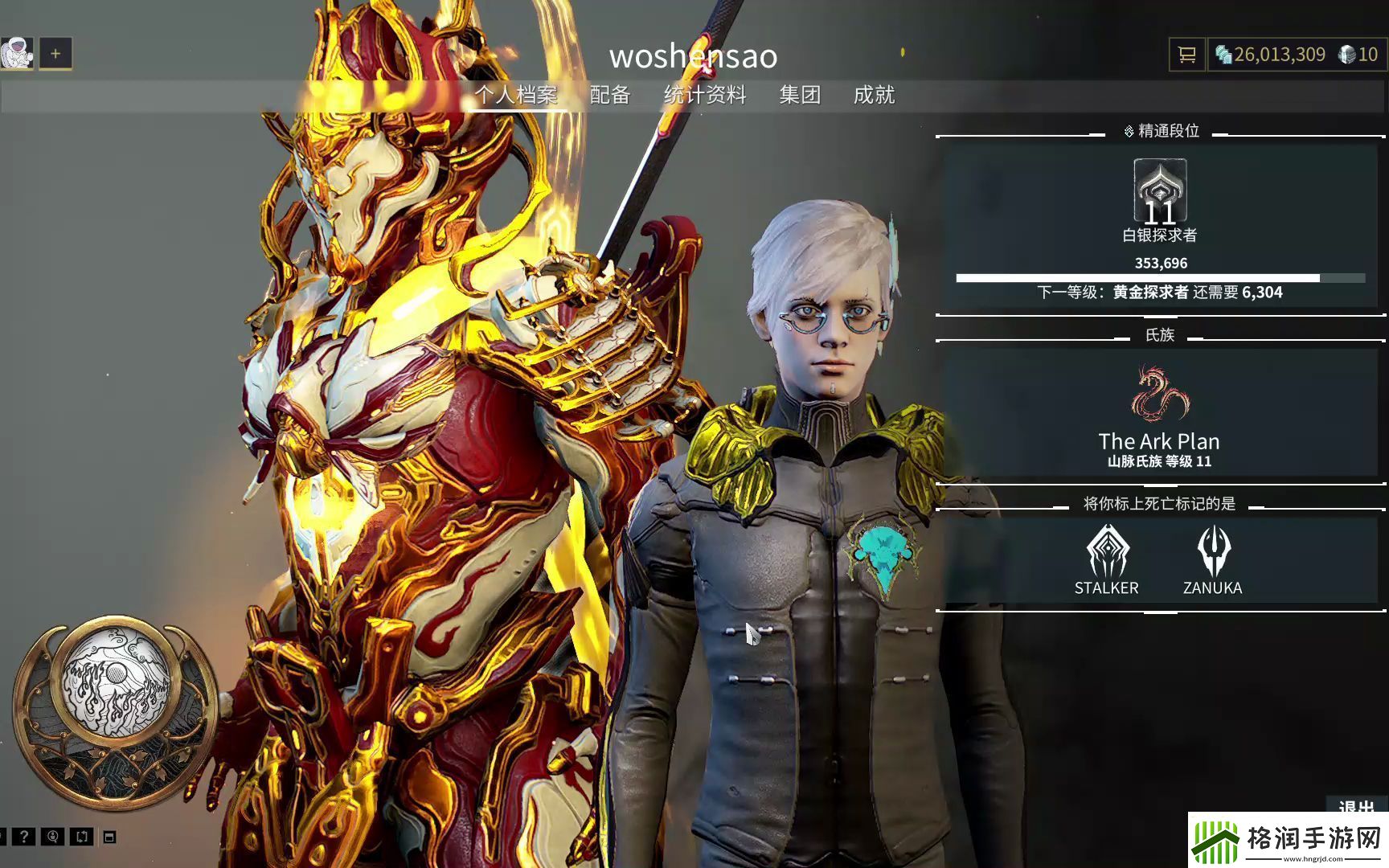The height and width of the screenshot is (868, 1389).
Task: Open the 配备 equipment tab
Action: coord(609,95)
